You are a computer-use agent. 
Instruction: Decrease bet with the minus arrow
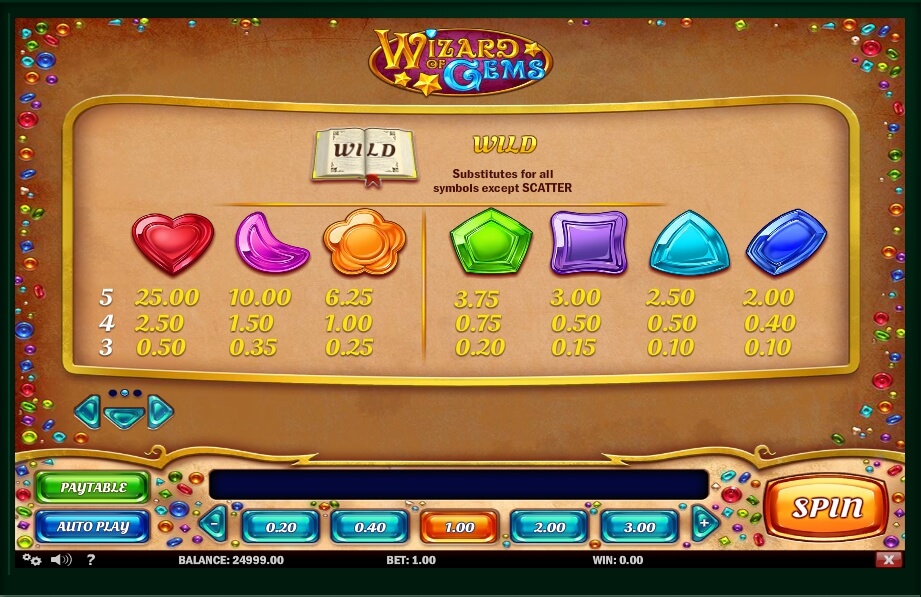pos(214,523)
